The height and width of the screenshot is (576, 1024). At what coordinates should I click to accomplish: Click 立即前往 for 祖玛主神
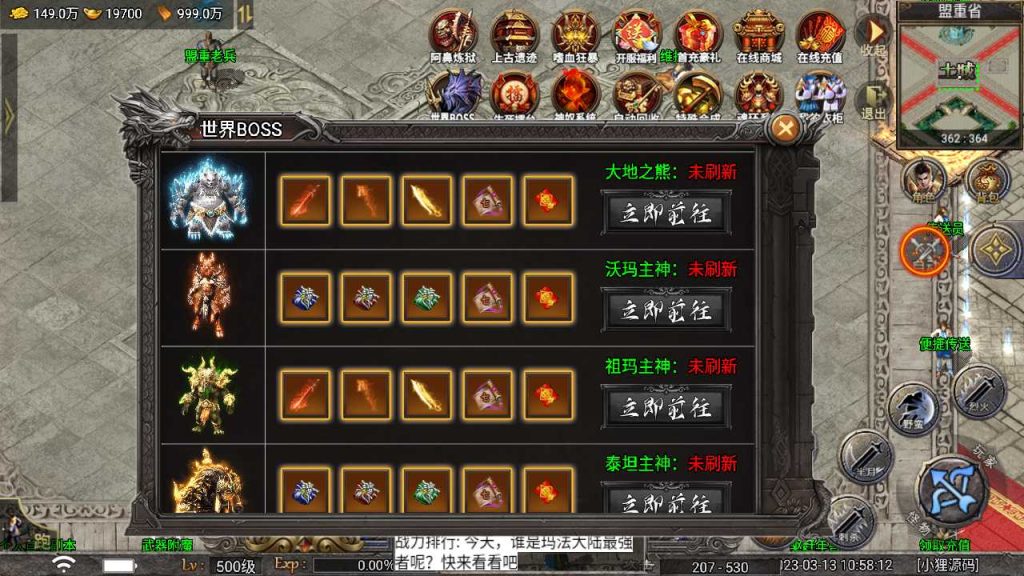point(665,407)
